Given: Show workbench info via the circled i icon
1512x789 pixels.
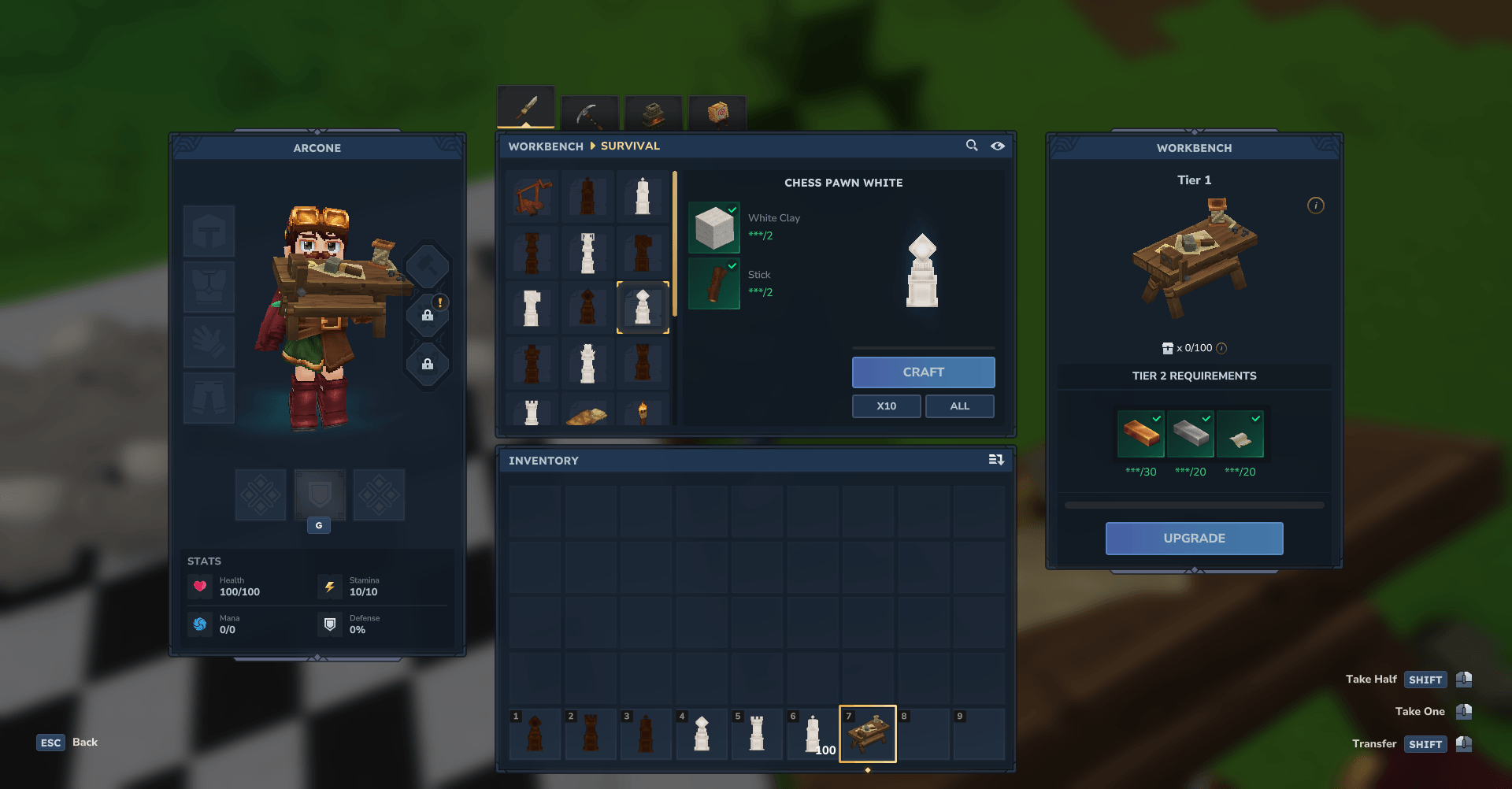Looking at the screenshot, I should pyautogui.click(x=1316, y=206).
